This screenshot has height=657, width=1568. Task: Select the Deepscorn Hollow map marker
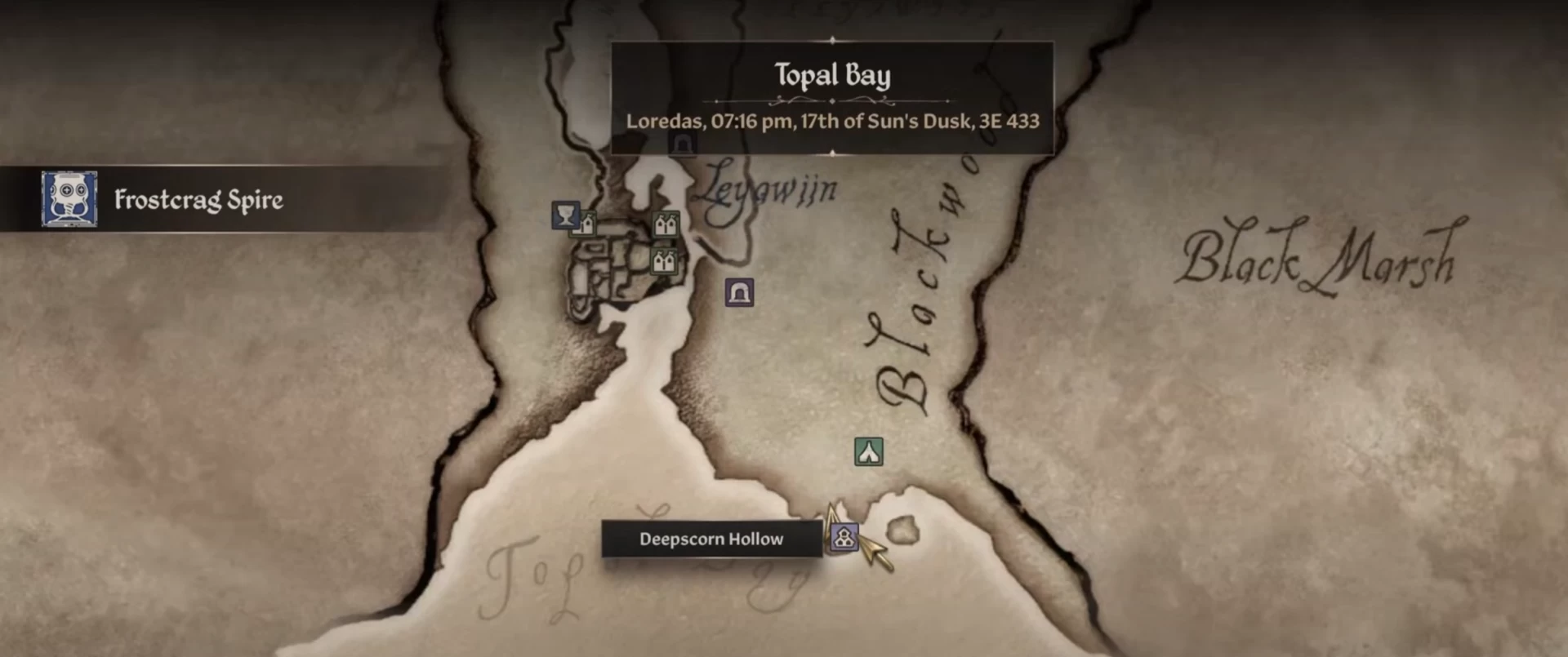pyautogui.click(x=844, y=537)
